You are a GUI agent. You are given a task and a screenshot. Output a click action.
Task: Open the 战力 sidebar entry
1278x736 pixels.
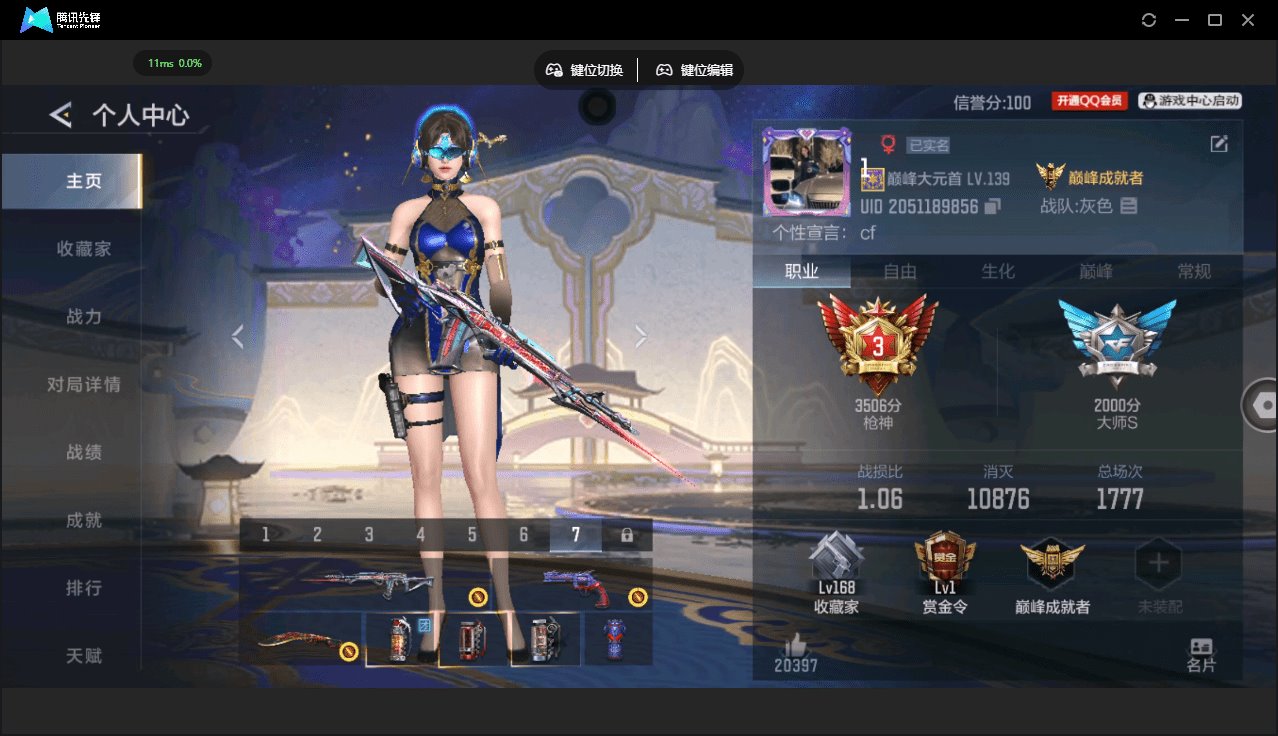click(84, 317)
